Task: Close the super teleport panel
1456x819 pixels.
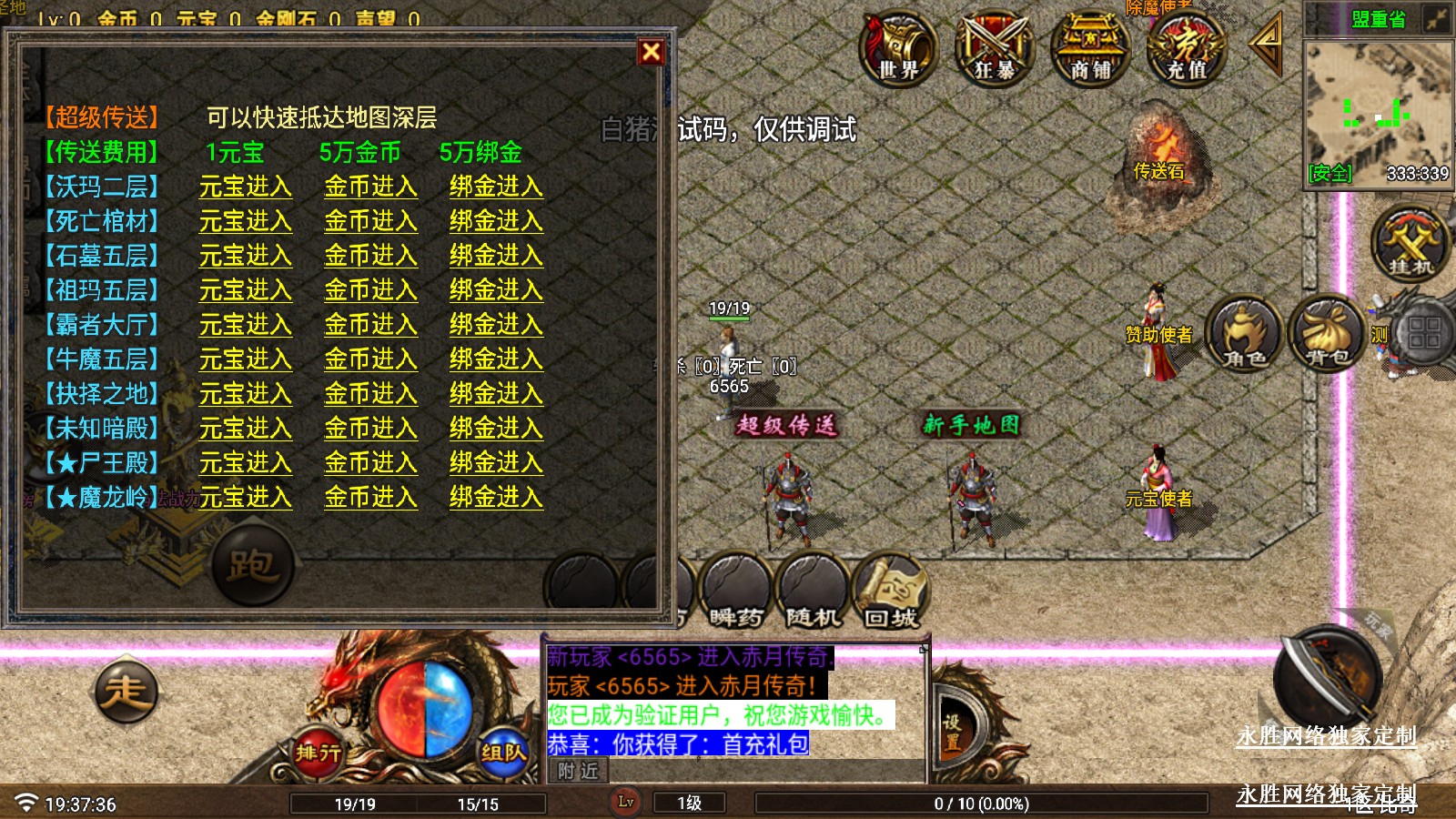Action: [651, 52]
